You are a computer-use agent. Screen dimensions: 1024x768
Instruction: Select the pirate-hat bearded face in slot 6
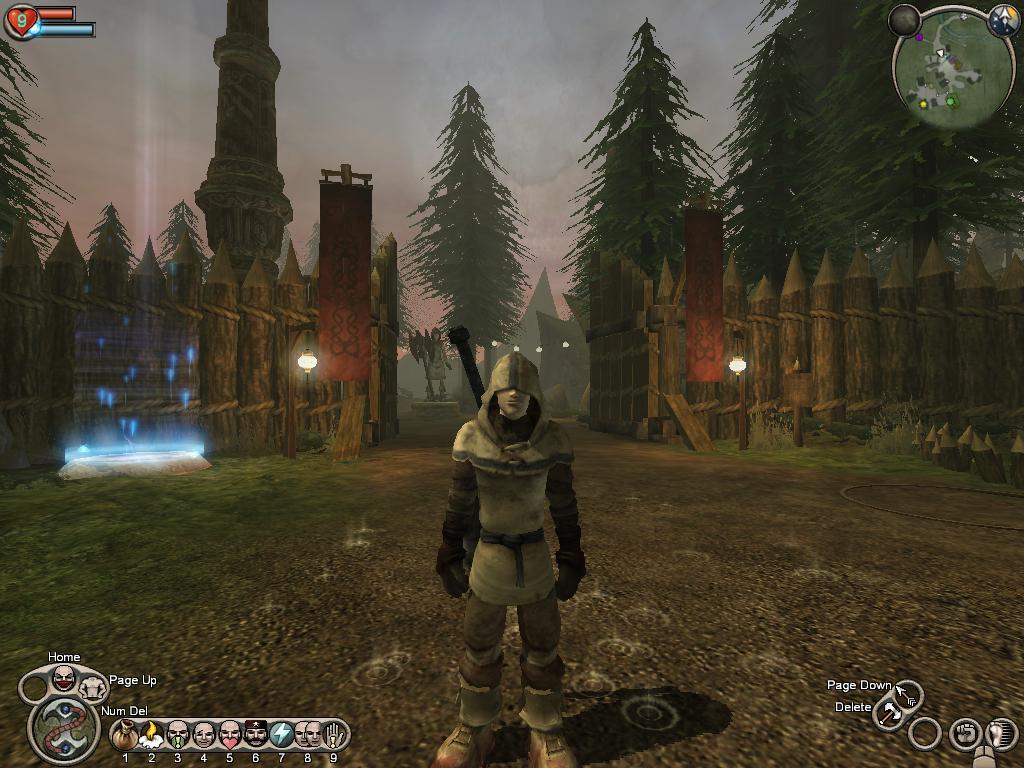256,735
